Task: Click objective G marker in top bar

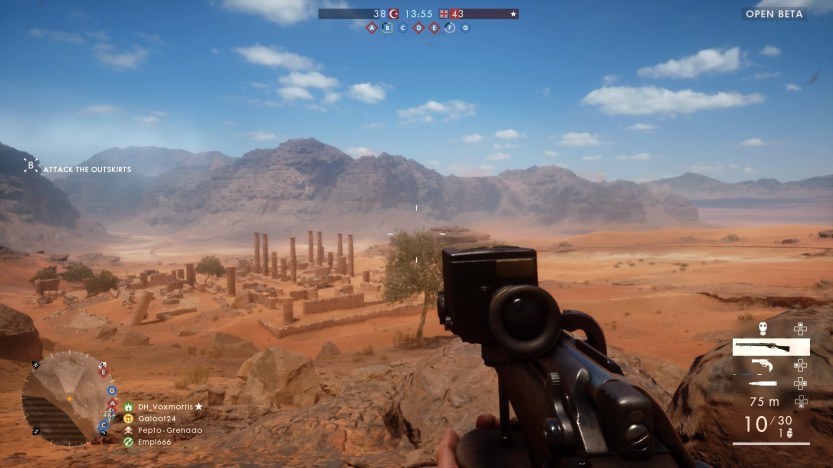Action: point(465,28)
